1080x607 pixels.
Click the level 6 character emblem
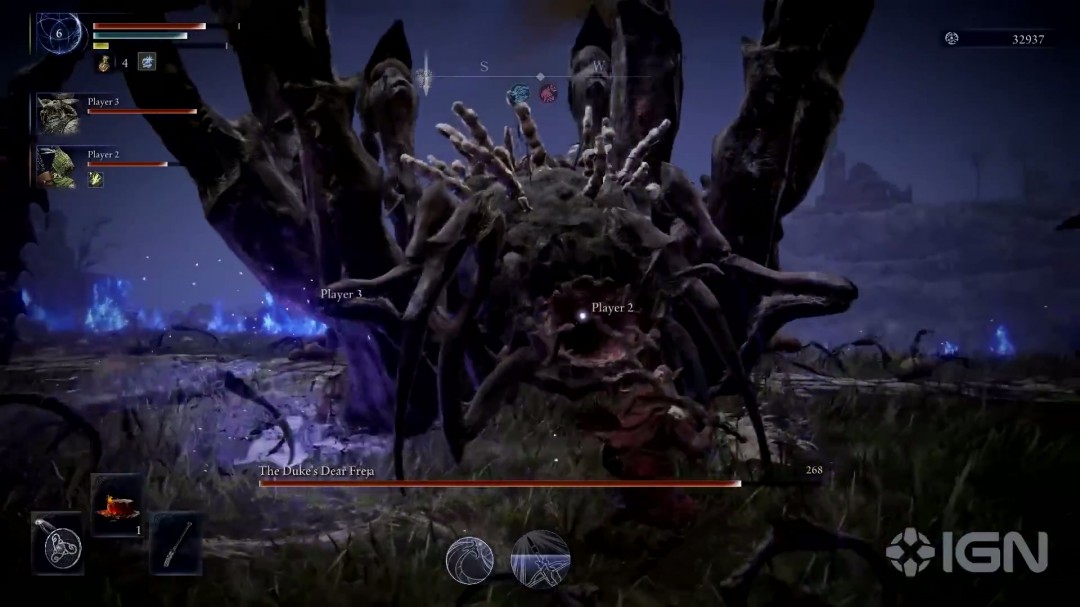click(x=60, y=33)
